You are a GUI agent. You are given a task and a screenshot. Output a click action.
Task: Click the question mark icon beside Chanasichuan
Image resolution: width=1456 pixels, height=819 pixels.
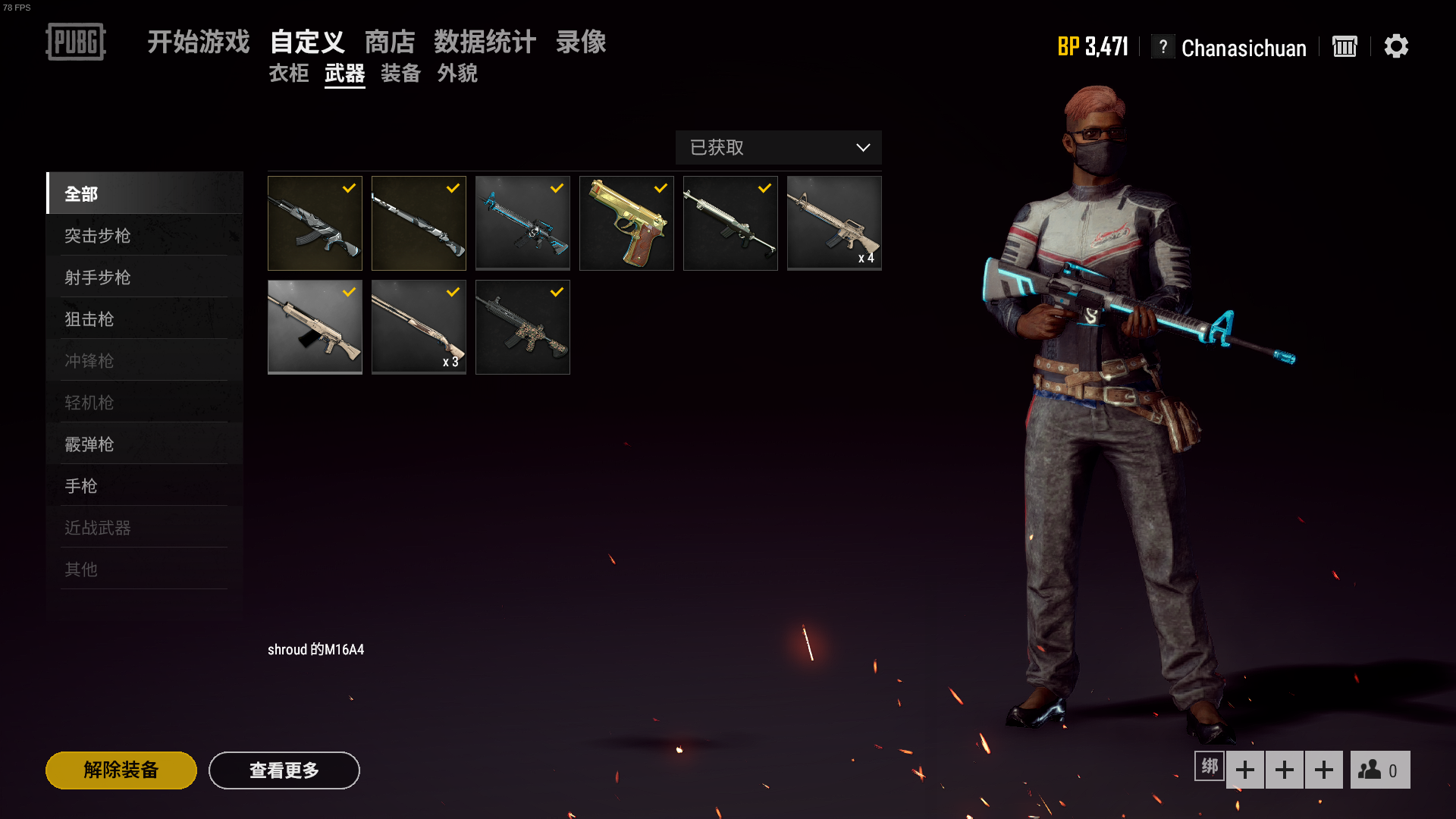(1163, 47)
